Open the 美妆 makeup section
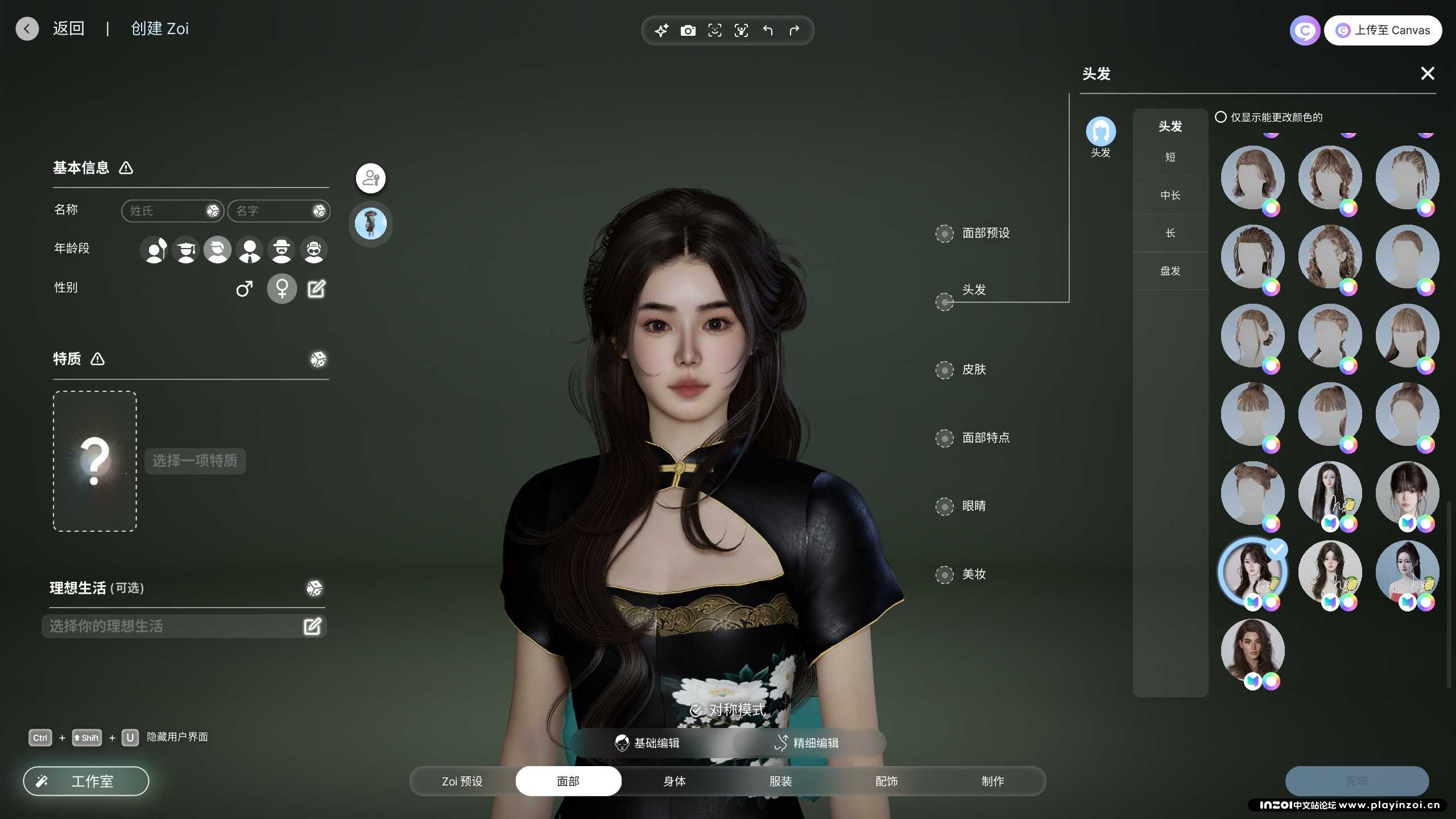Viewport: 1456px width, 819px height. point(973,574)
